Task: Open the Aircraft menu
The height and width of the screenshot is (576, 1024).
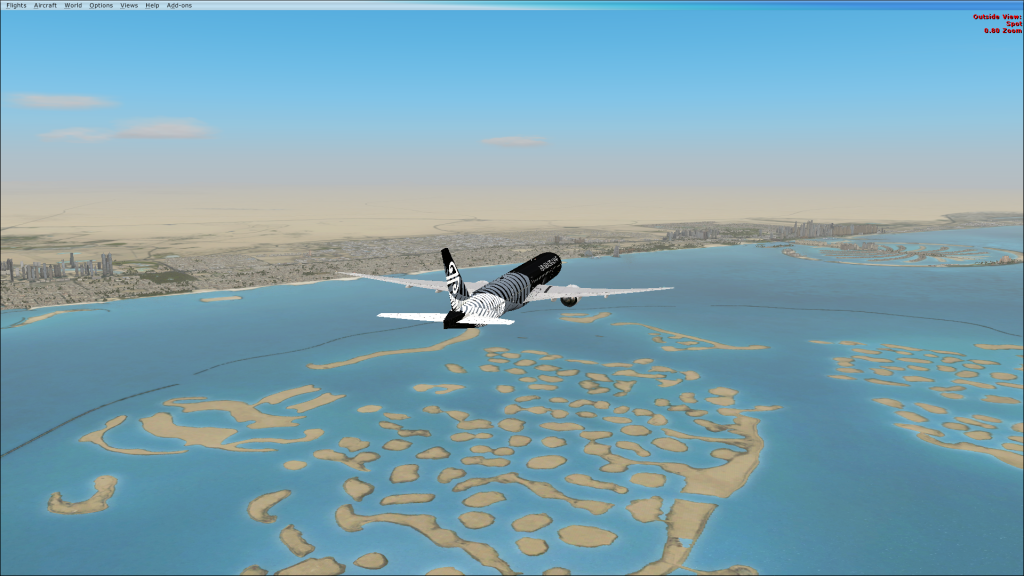Action: tap(45, 5)
